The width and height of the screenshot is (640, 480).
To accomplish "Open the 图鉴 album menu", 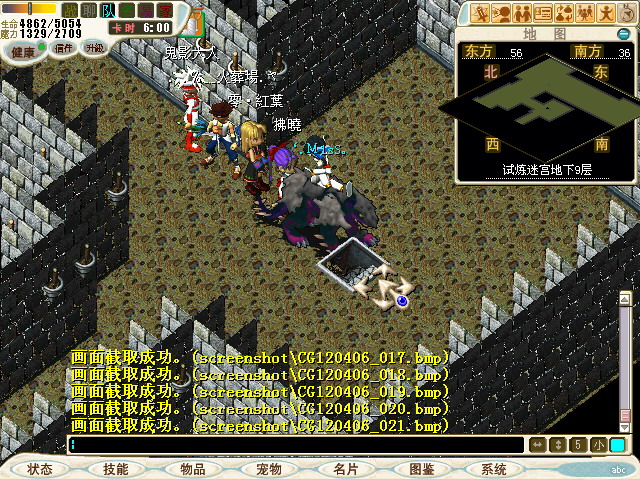I will click(x=421, y=468).
